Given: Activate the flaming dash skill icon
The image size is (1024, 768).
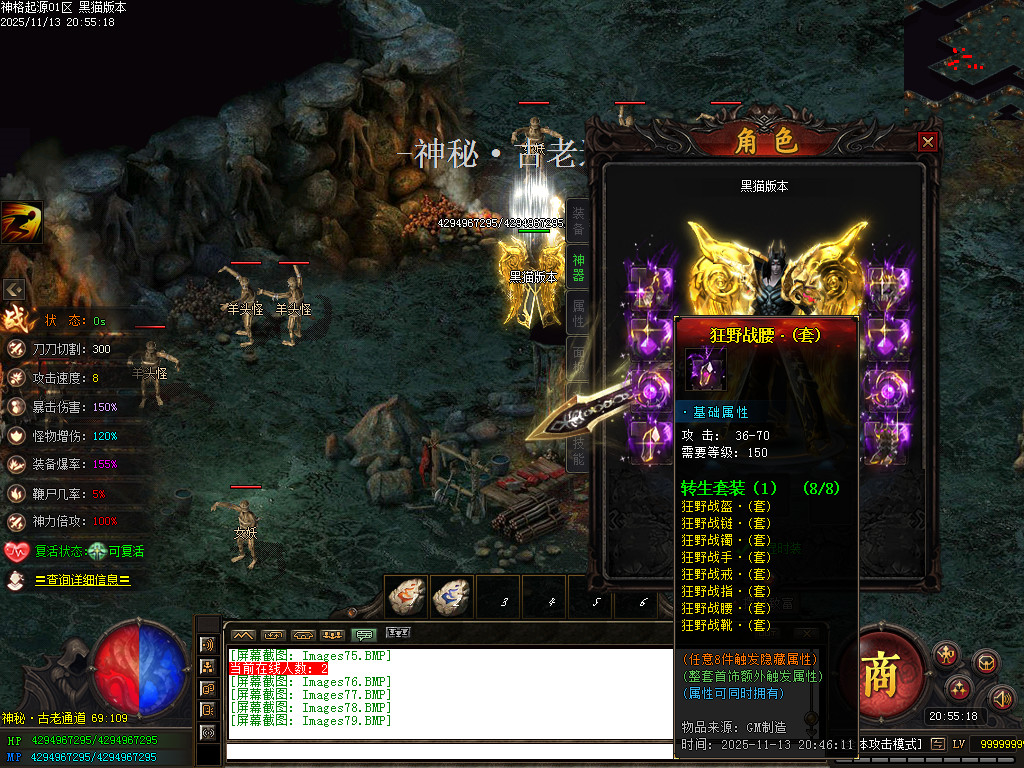Looking at the screenshot, I should (21, 222).
